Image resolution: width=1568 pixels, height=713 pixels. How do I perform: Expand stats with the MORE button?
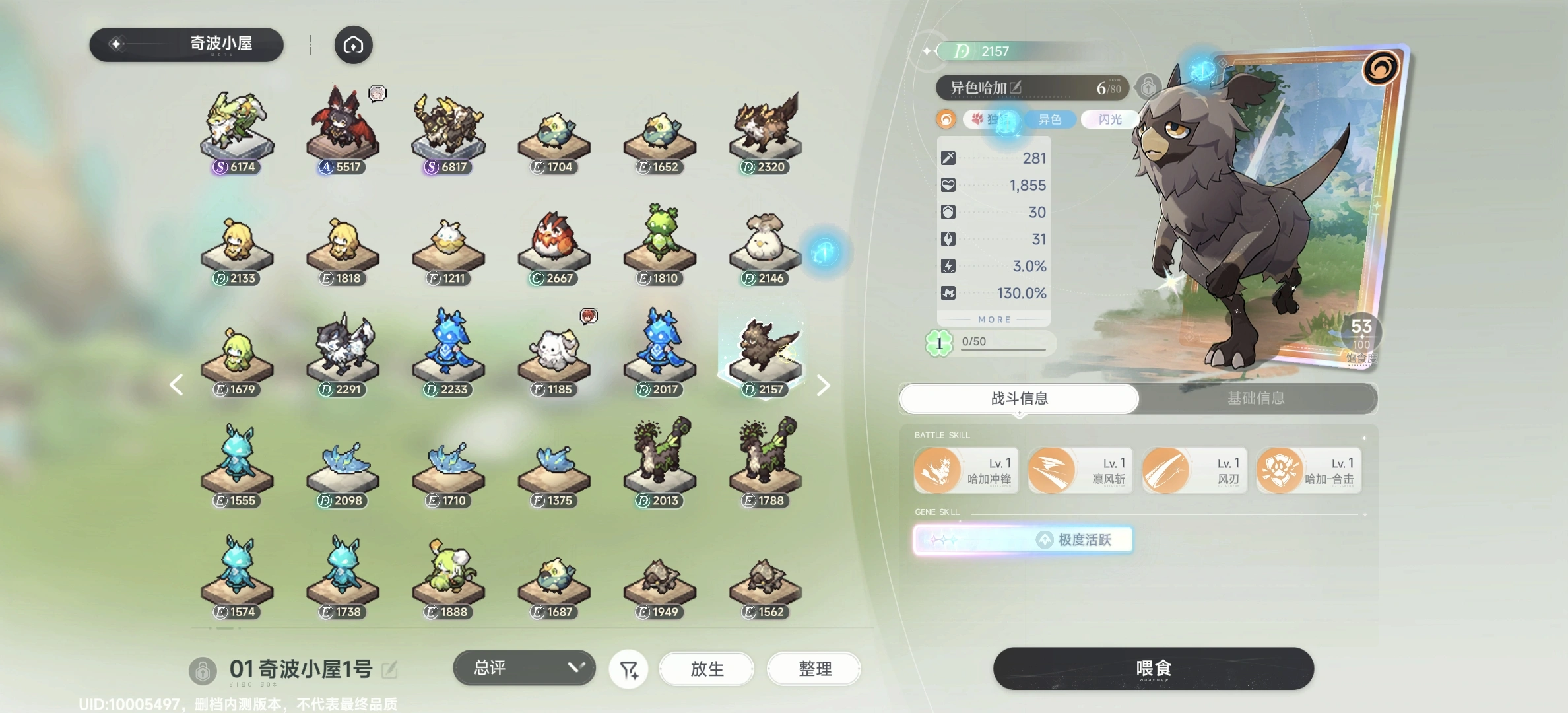pyautogui.click(x=994, y=320)
